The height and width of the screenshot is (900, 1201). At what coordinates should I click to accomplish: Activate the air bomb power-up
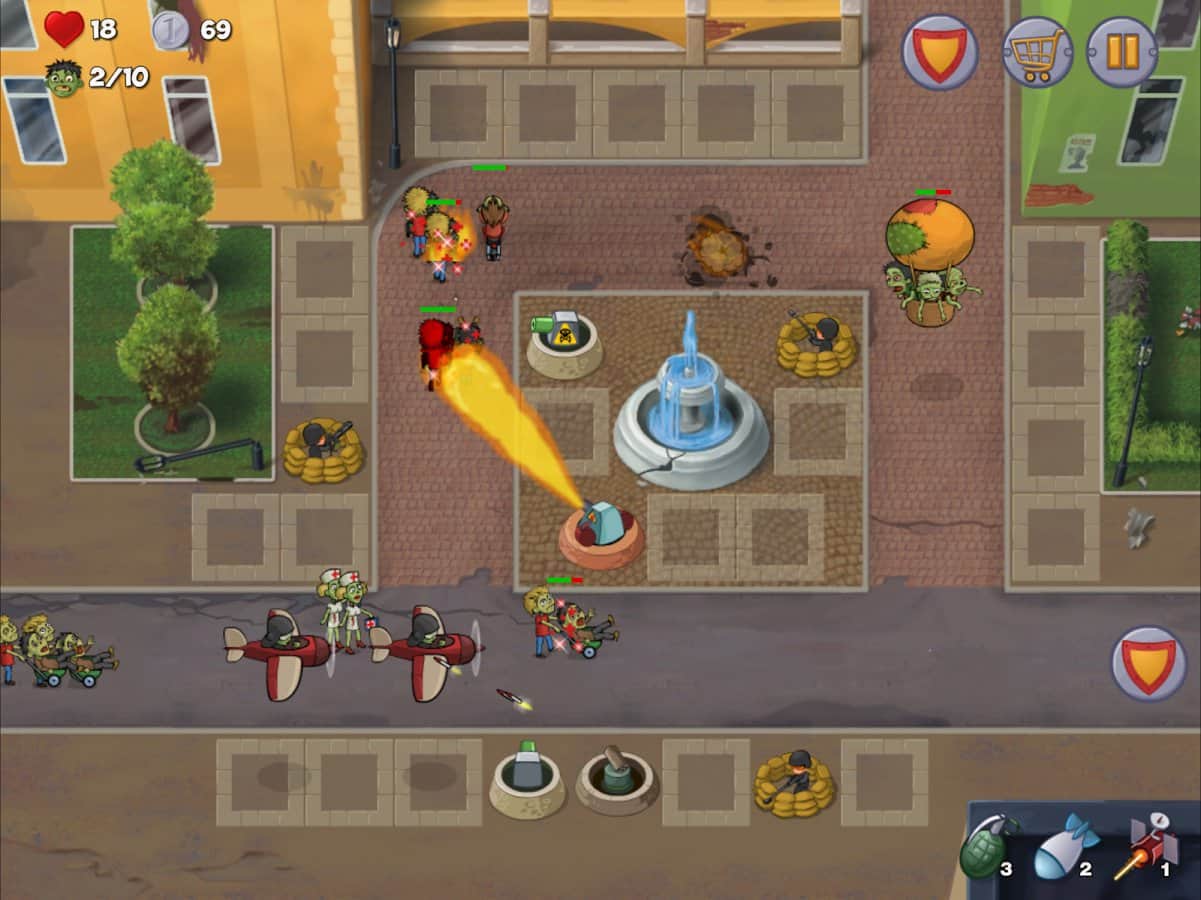click(1065, 848)
